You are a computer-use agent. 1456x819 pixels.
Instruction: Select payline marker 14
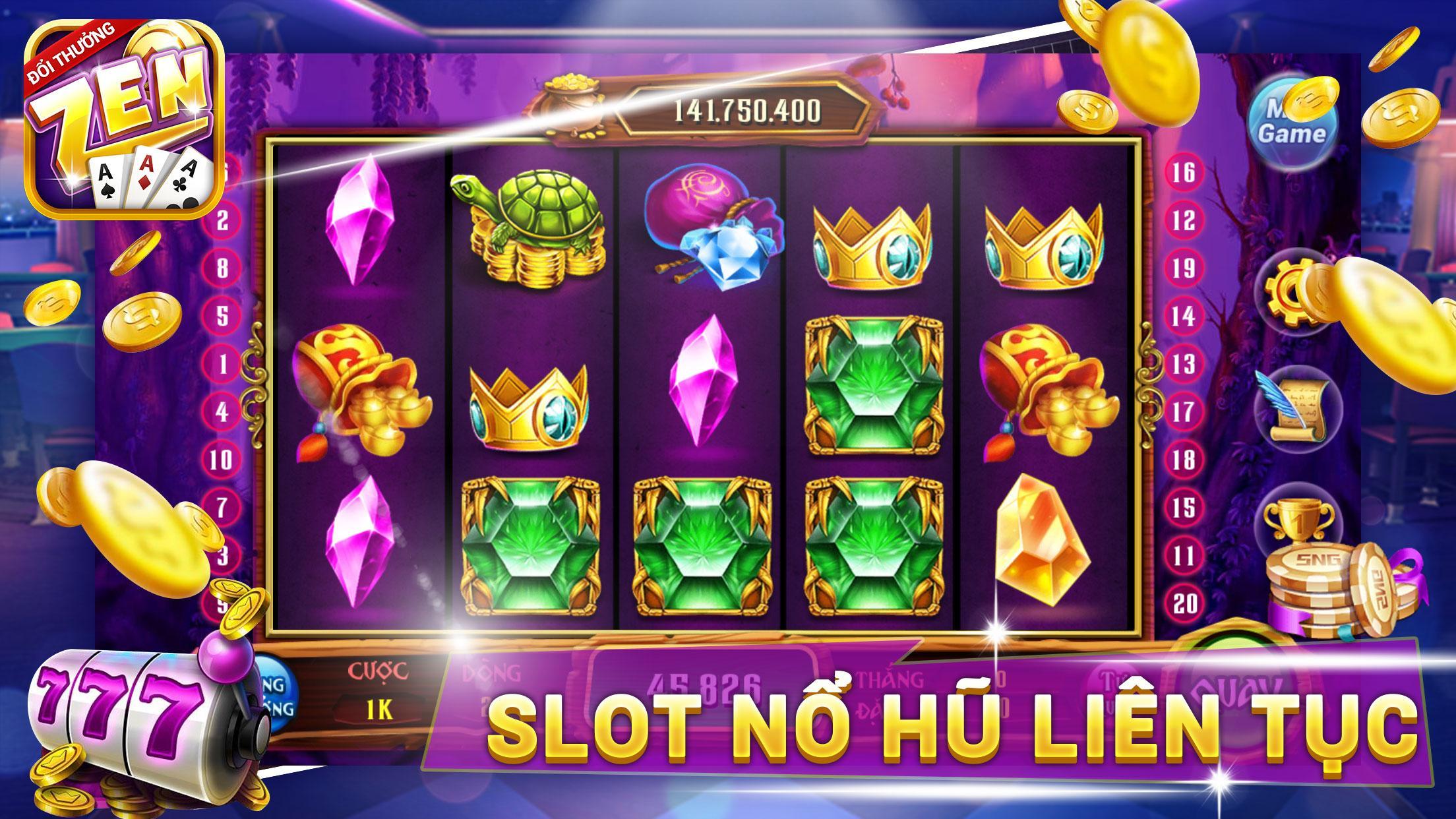tap(1184, 317)
